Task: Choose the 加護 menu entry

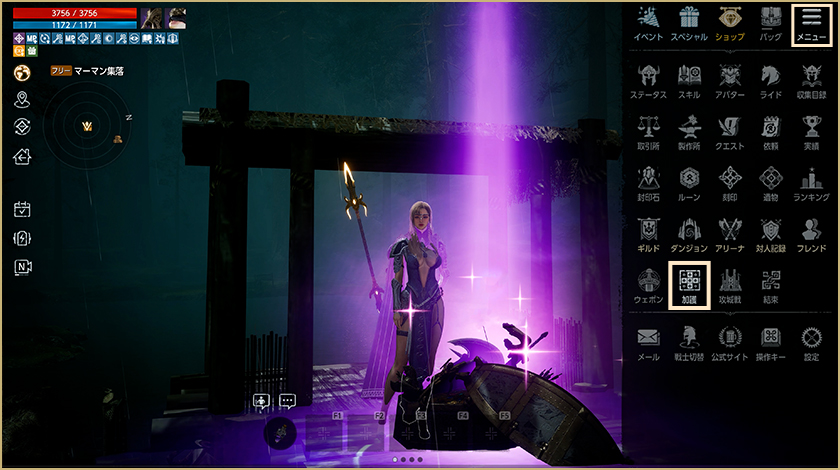Action: 688,284
